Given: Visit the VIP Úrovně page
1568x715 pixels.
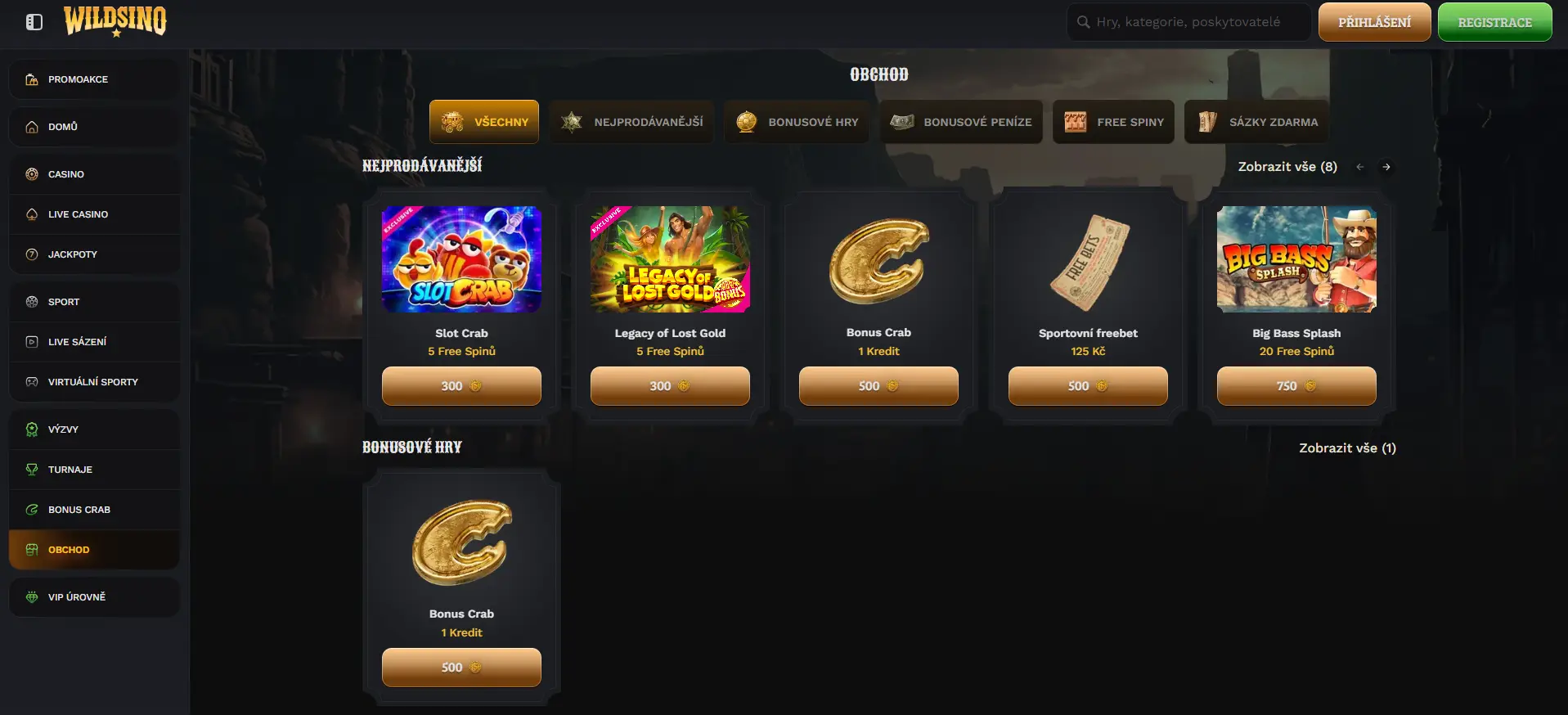Looking at the screenshot, I should [x=77, y=597].
